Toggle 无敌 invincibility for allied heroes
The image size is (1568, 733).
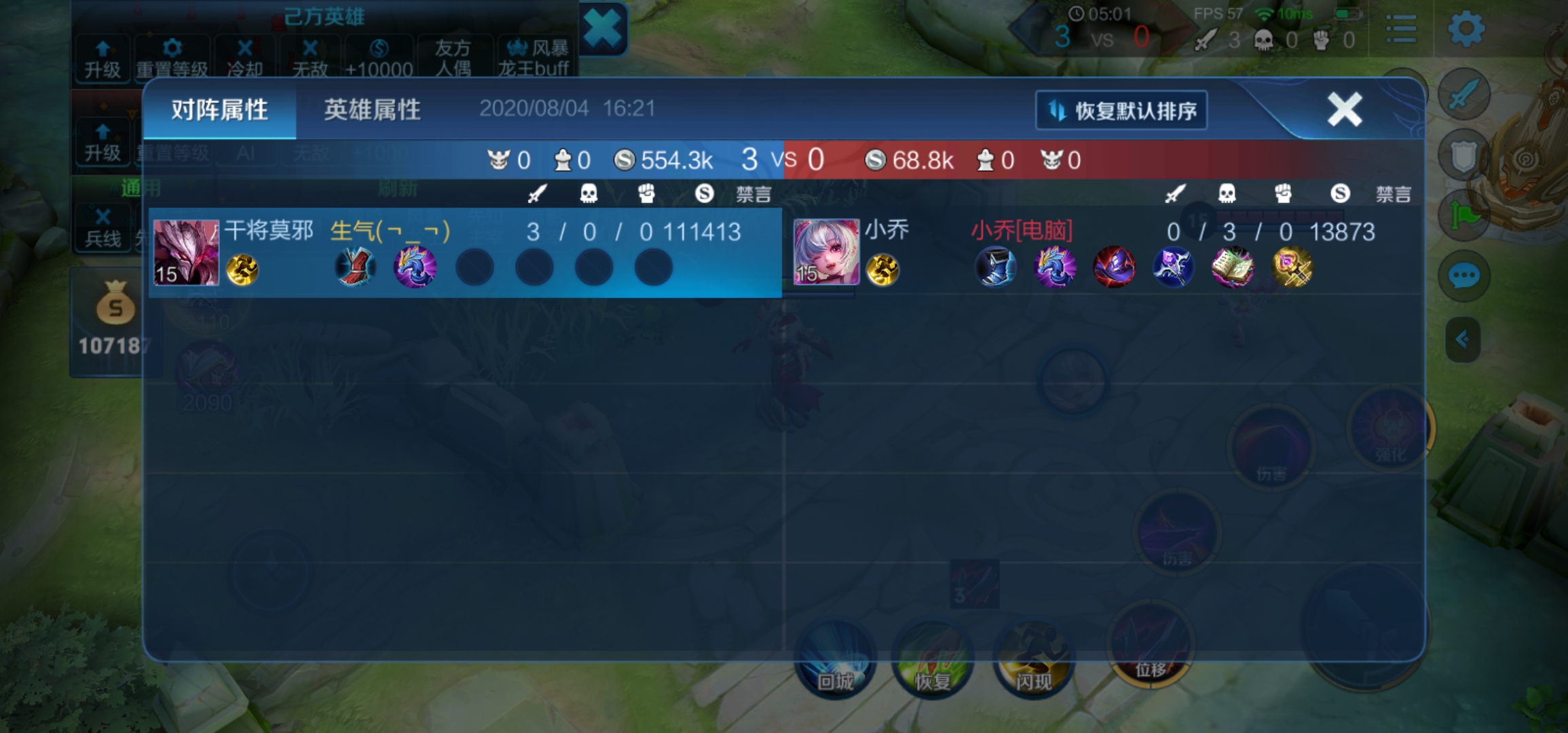click(310, 58)
